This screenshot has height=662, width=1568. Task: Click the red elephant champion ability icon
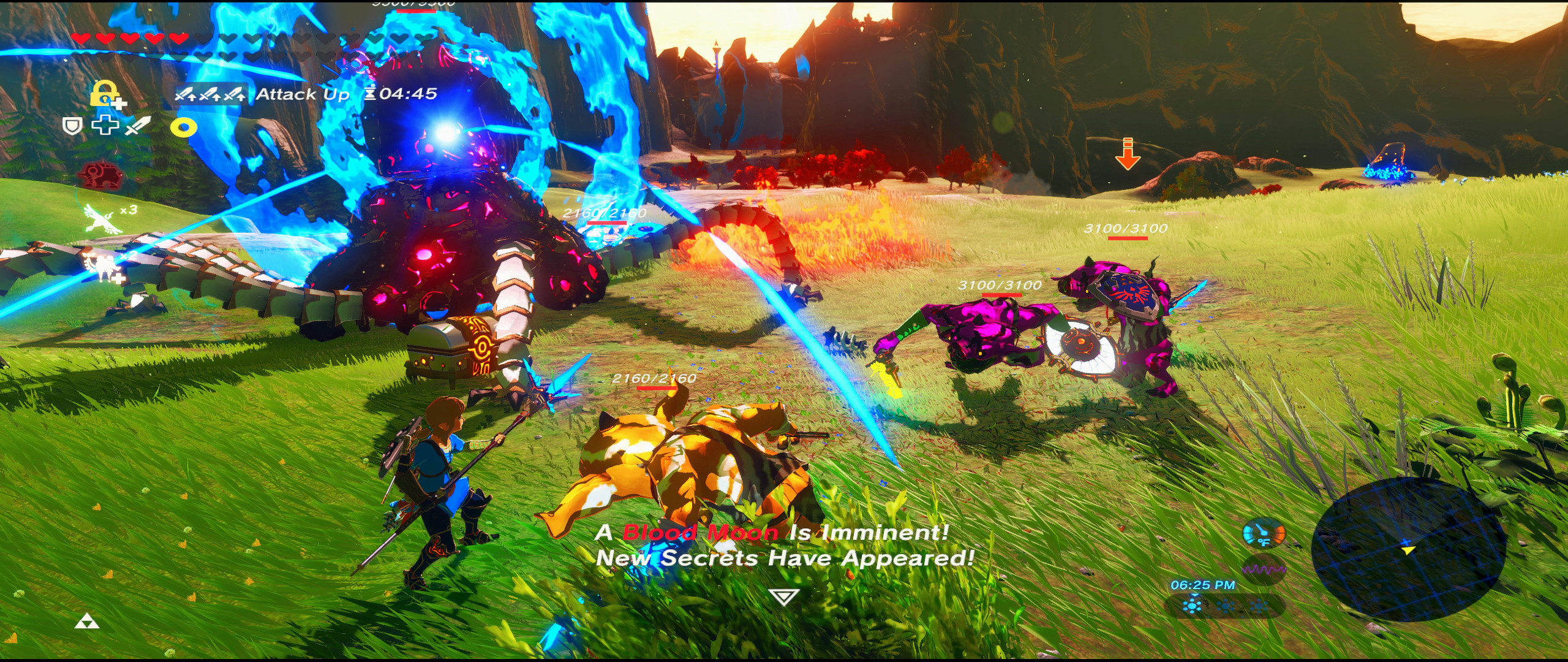(x=100, y=175)
